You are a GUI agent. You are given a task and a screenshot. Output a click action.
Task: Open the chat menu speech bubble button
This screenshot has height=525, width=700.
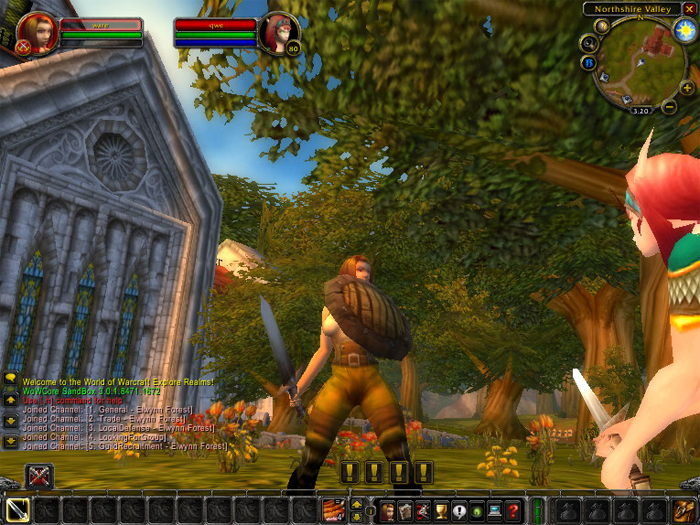(x=11, y=378)
